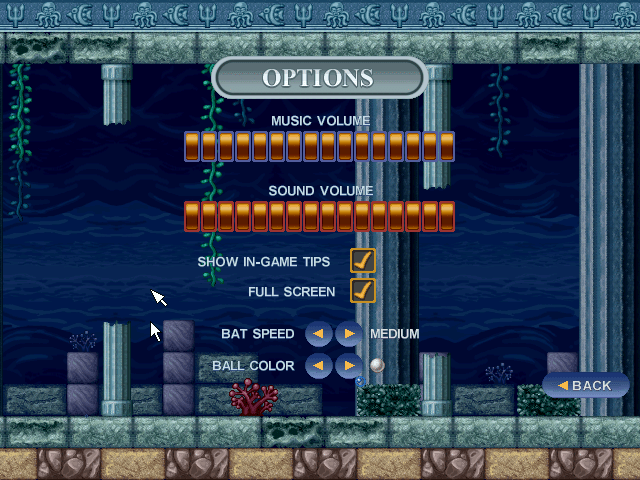Choose previous ball color with left arrow
The height and width of the screenshot is (480, 640).
(318, 366)
